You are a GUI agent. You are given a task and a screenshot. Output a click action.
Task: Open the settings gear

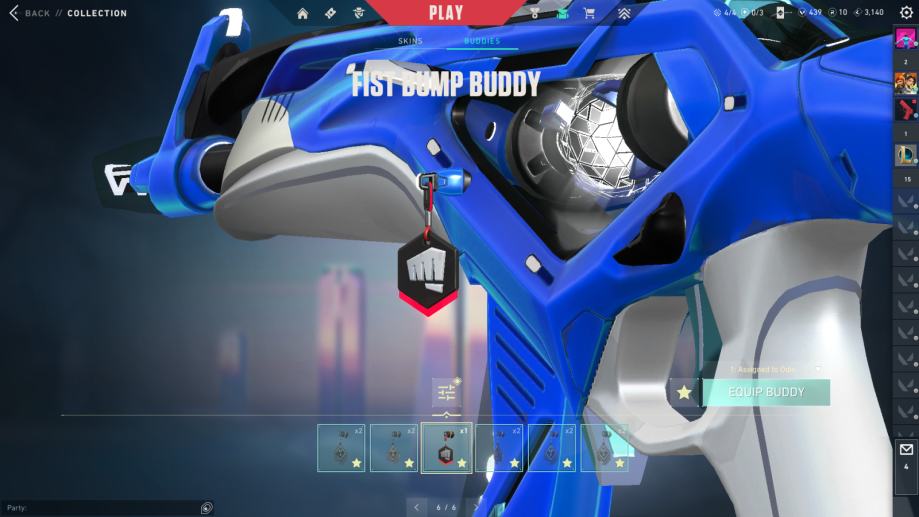[906, 13]
